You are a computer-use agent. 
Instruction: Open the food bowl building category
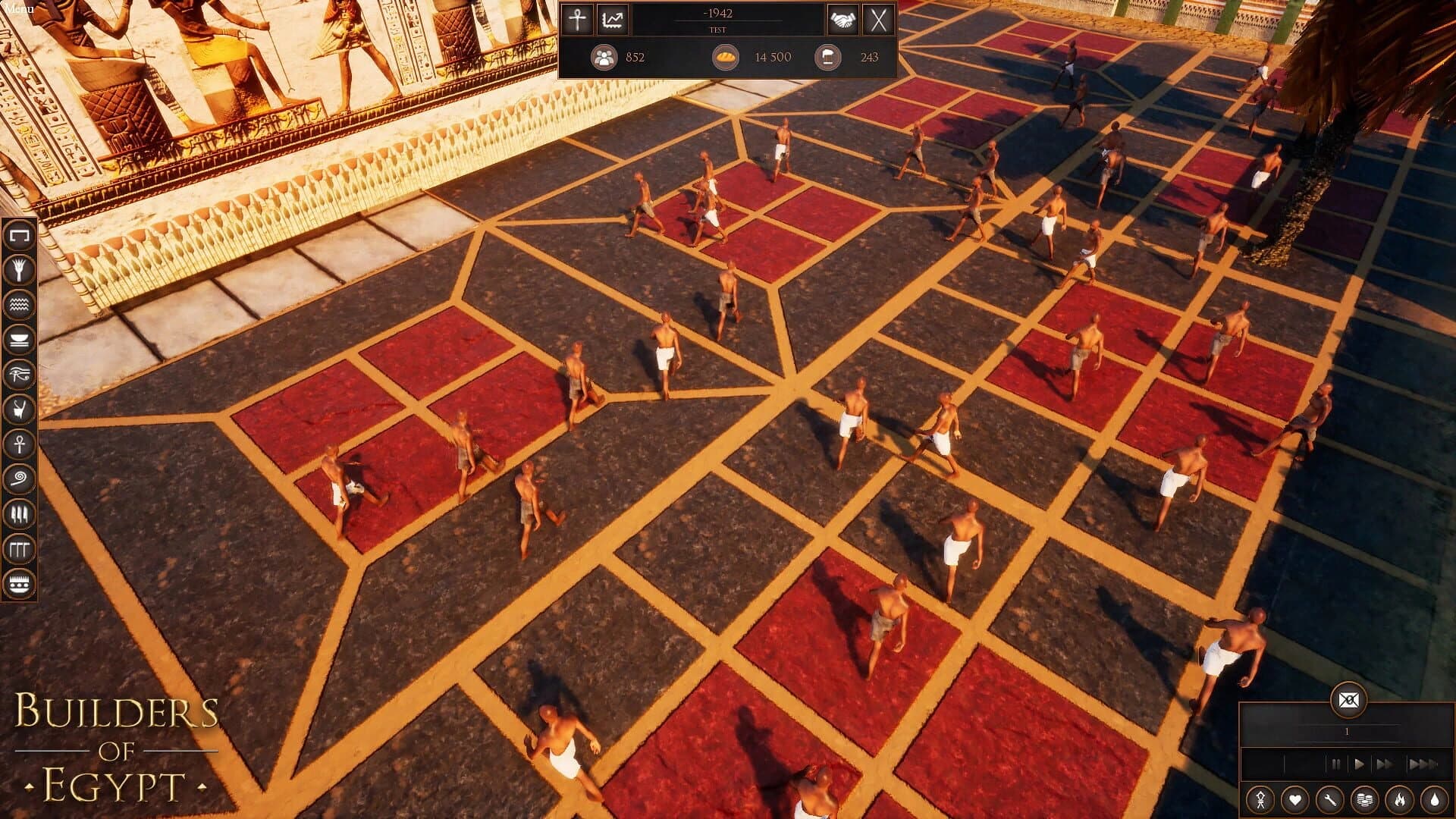click(18, 337)
